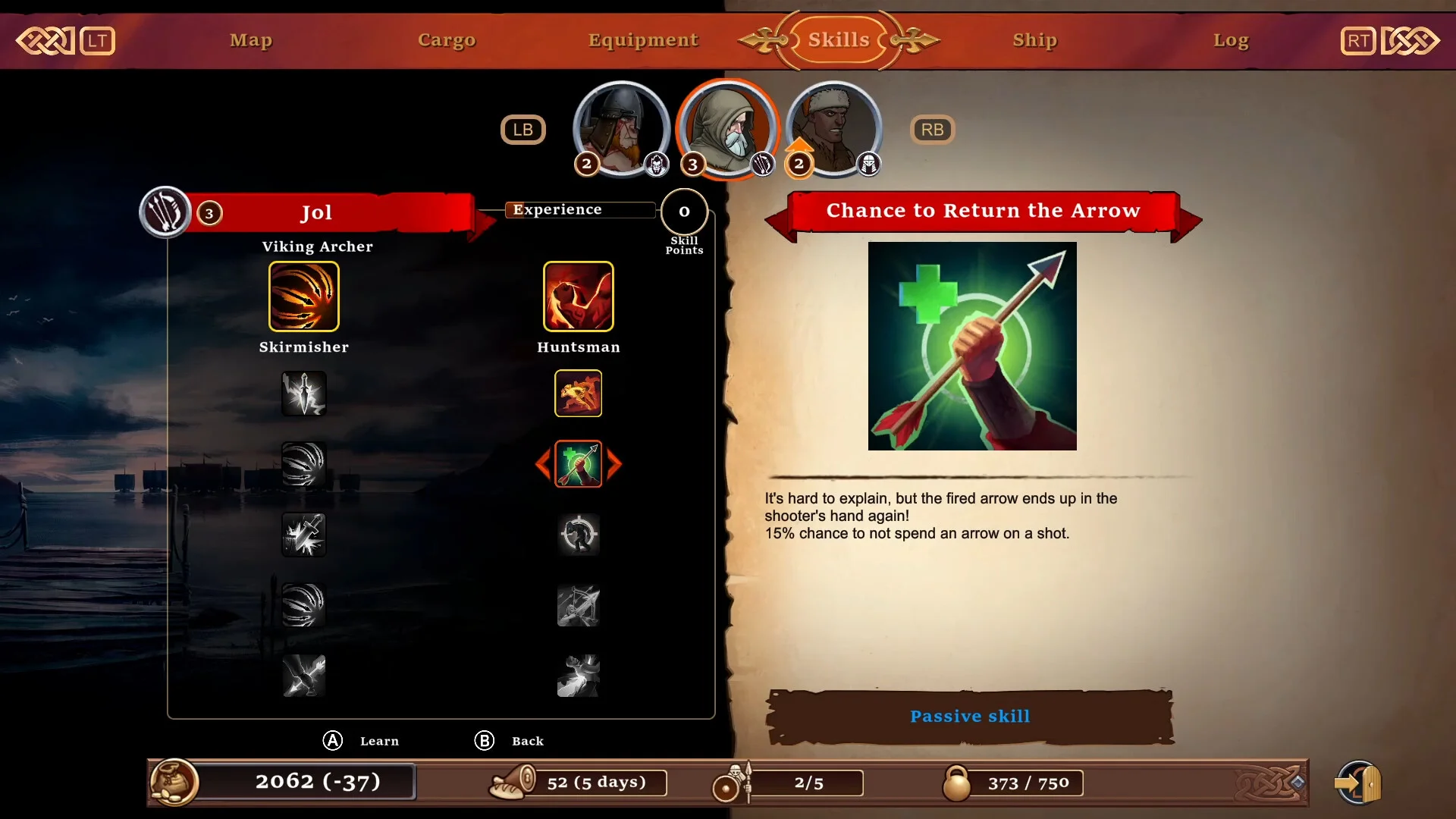Show the Ship tab
This screenshot has height=819, width=1456.
coord(1034,40)
